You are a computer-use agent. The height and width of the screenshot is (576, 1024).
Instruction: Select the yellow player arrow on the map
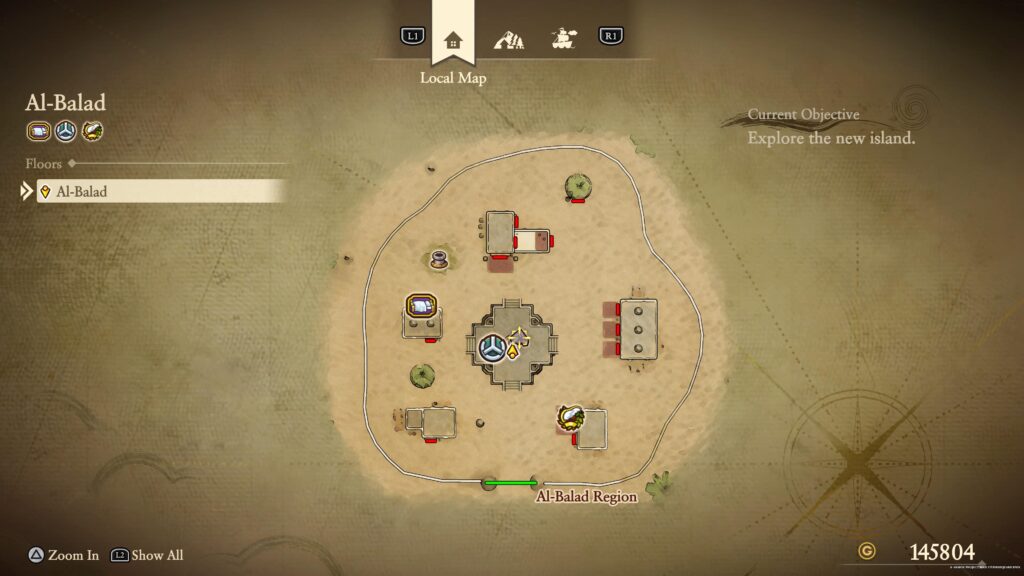tap(514, 350)
